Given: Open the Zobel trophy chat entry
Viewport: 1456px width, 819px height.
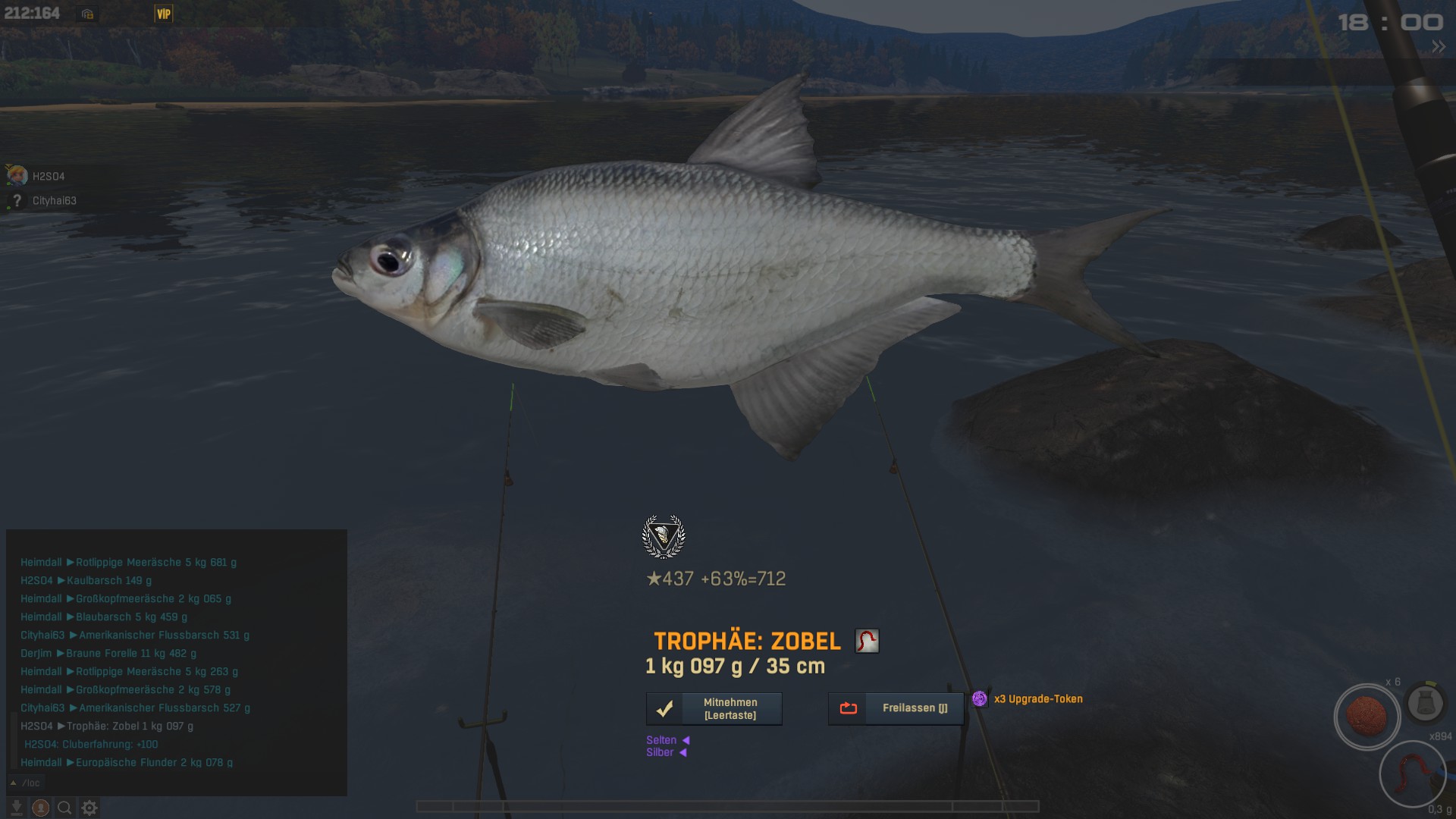Looking at the screenshot, I should click(x=129, y=726).
